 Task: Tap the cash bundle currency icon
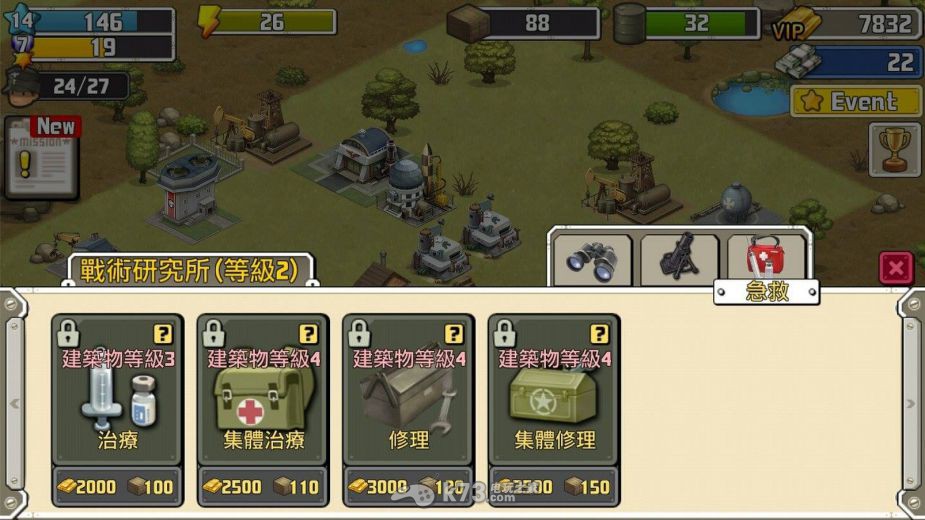tap(798, 62)
